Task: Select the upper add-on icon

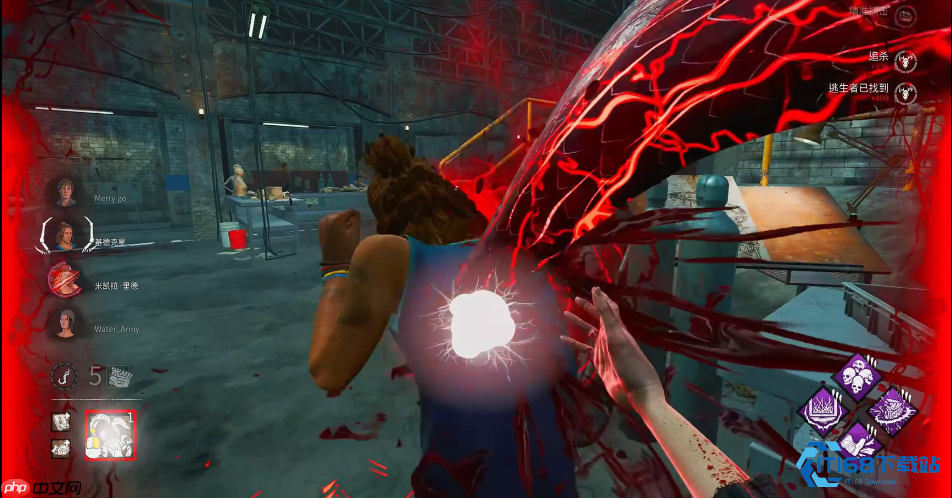Action: pos(61,423)
